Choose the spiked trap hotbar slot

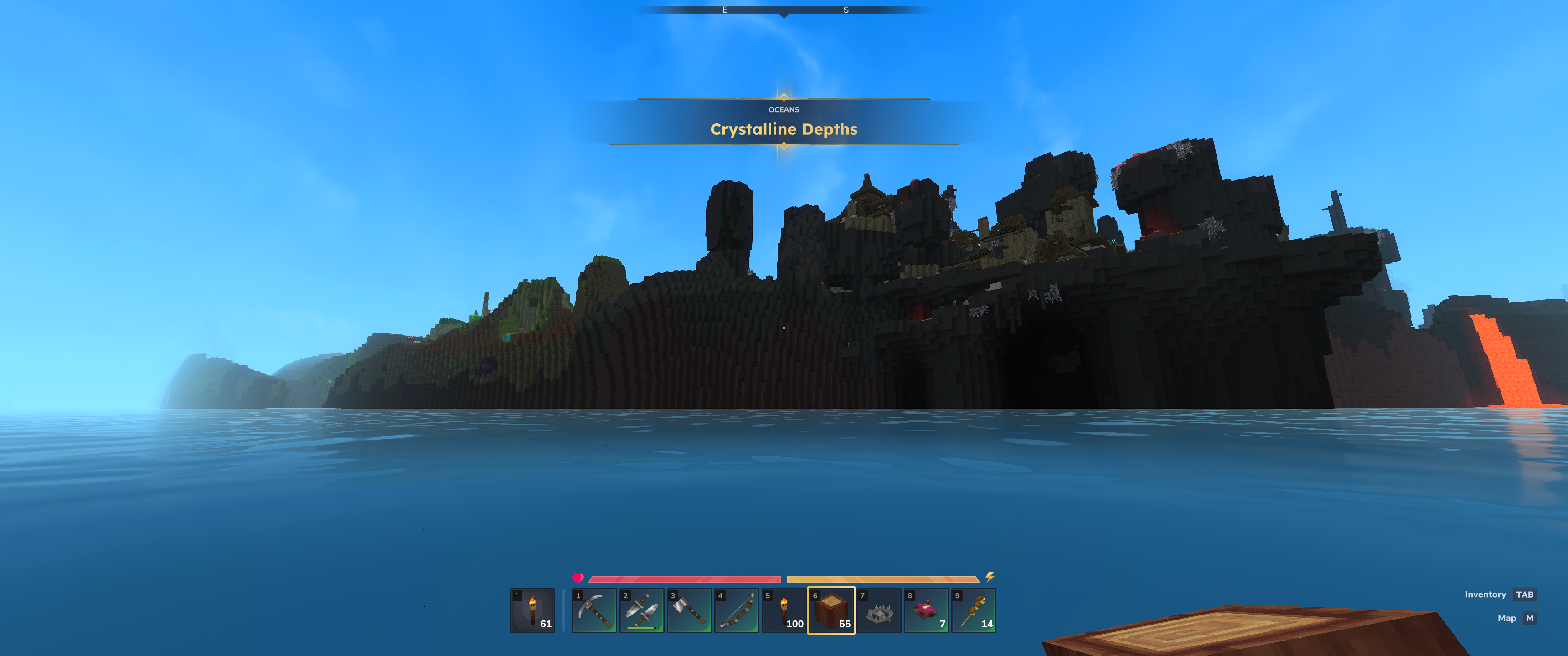point(879,610)
